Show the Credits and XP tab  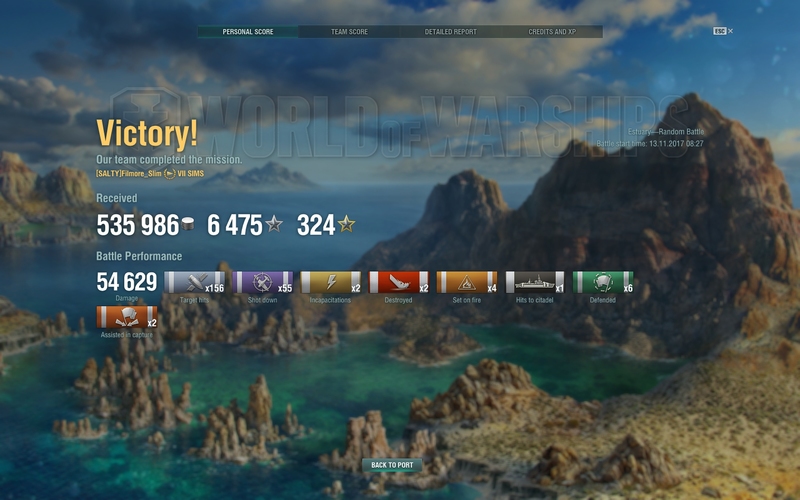tap(552, 32)
